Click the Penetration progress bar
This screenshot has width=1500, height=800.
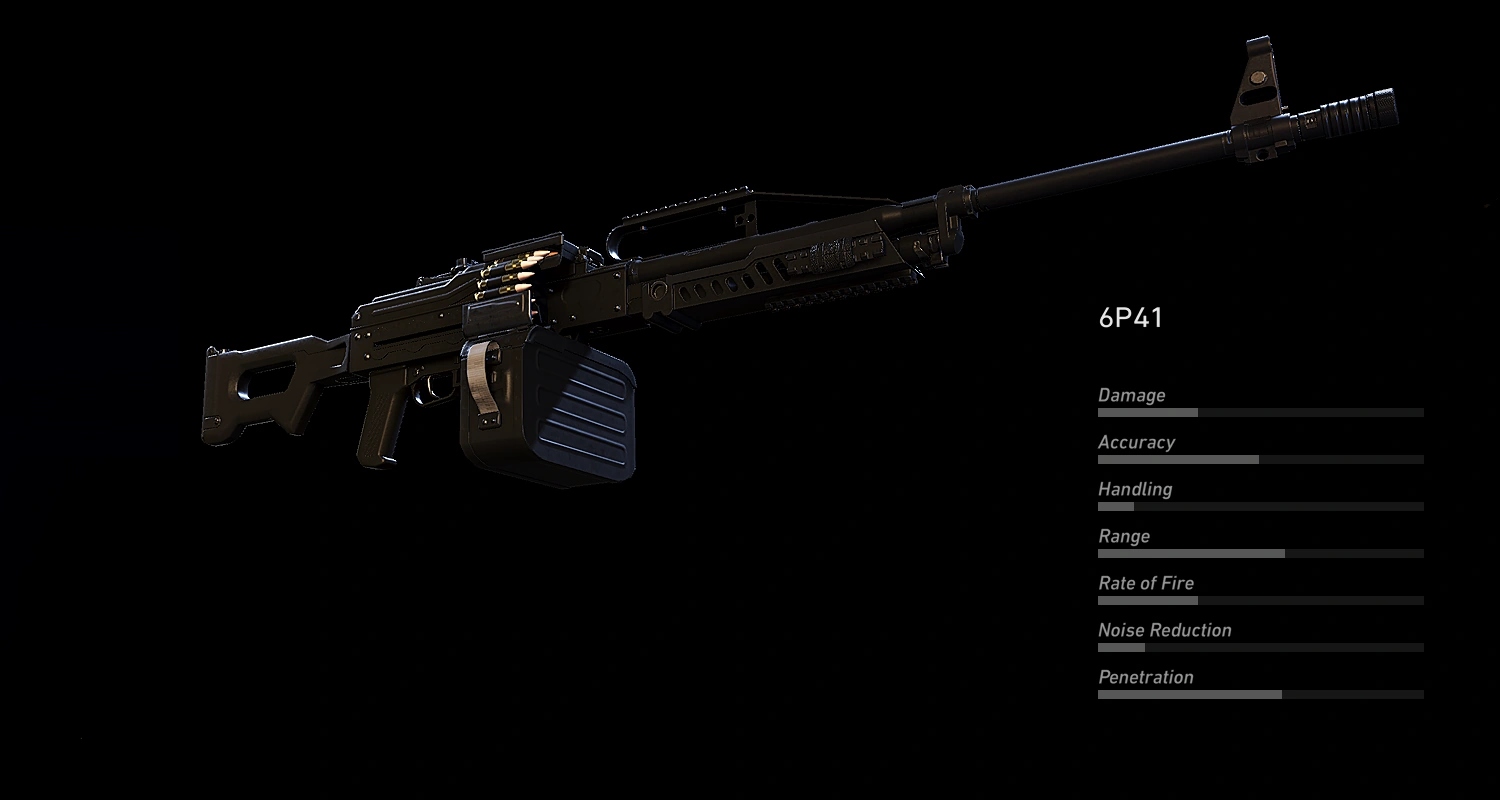click(1260, 694)
